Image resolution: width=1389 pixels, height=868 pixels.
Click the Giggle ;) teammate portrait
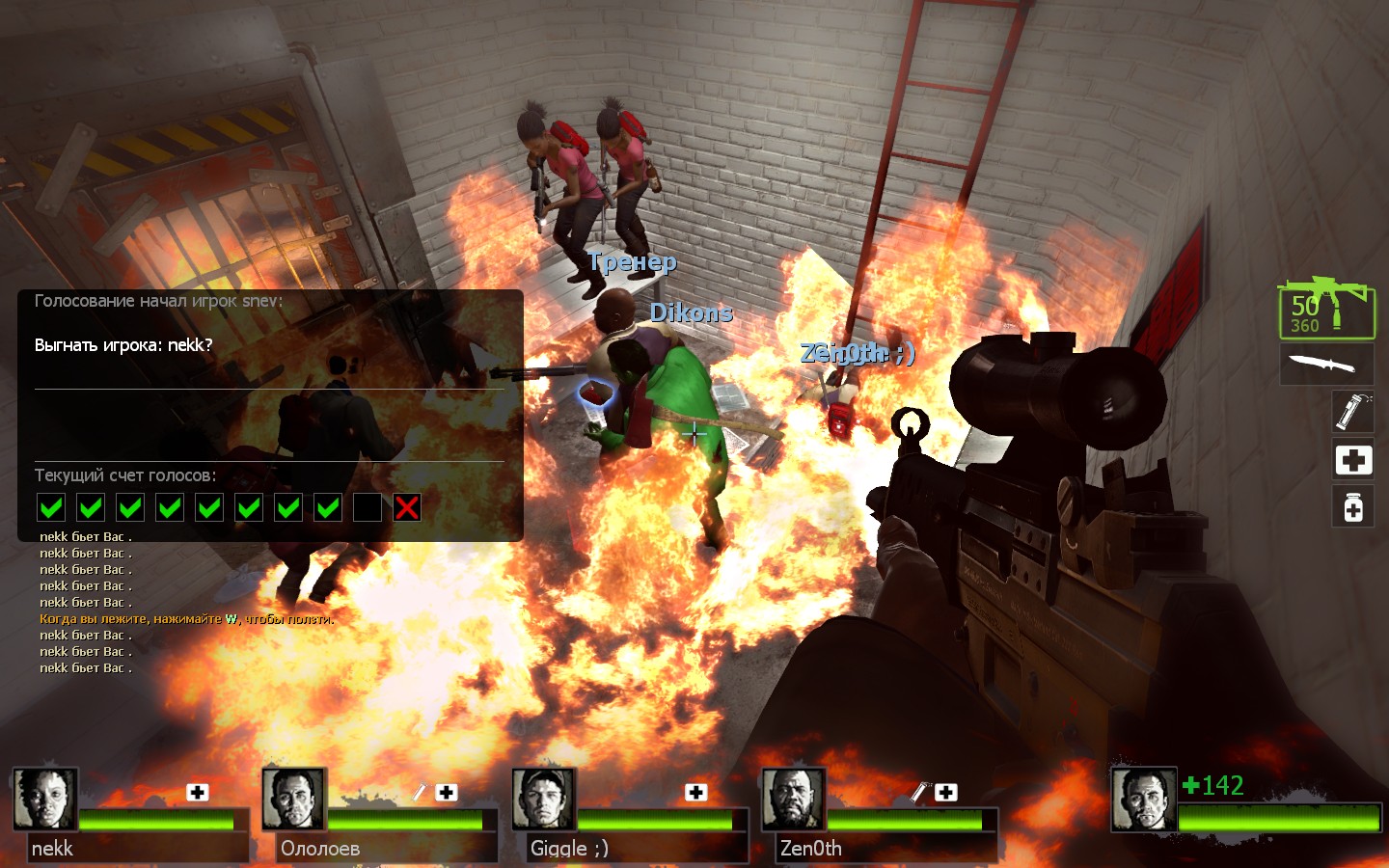tap(544, 799)
